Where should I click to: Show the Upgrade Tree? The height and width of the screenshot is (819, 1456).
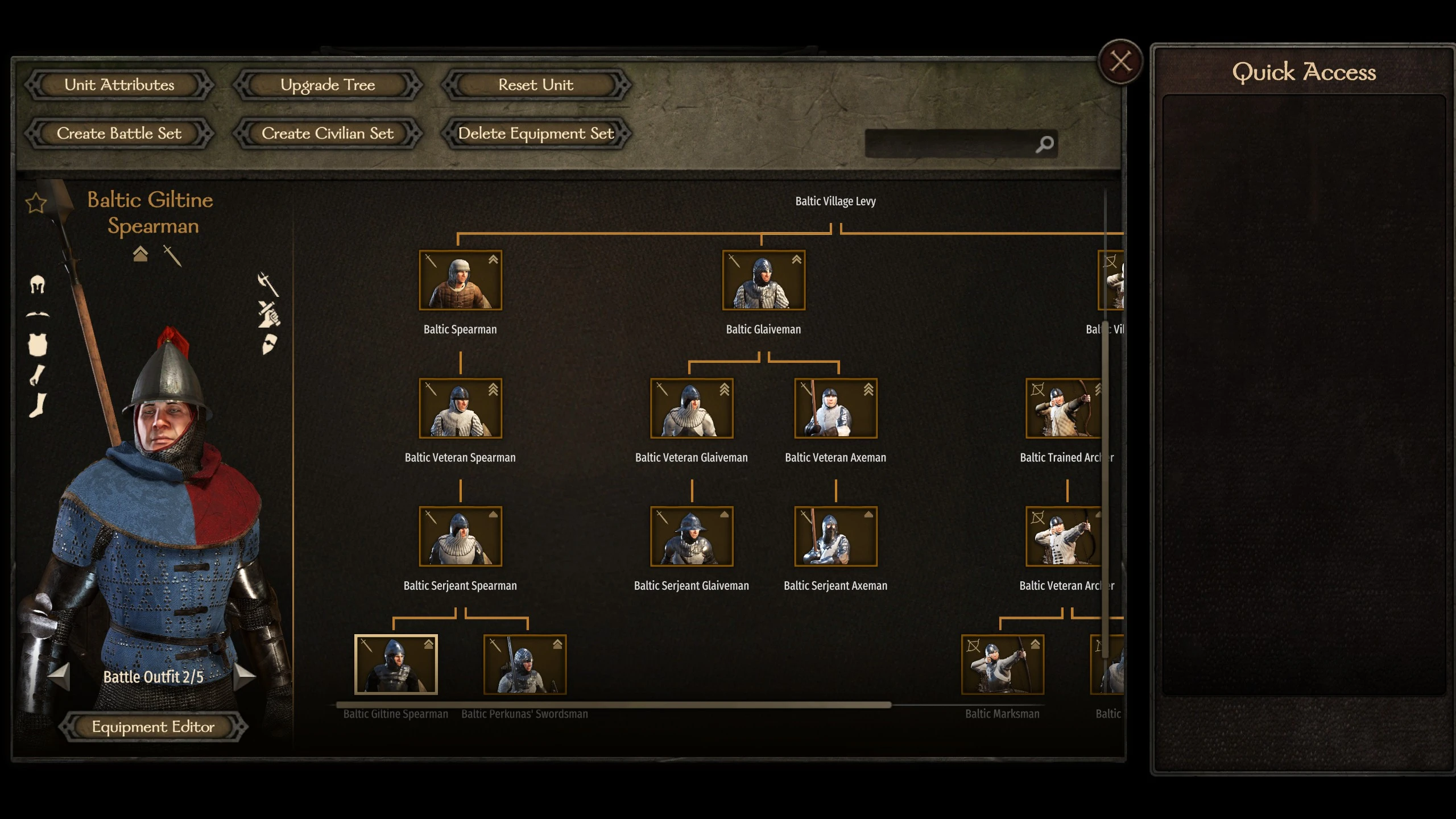click(328, 85)
